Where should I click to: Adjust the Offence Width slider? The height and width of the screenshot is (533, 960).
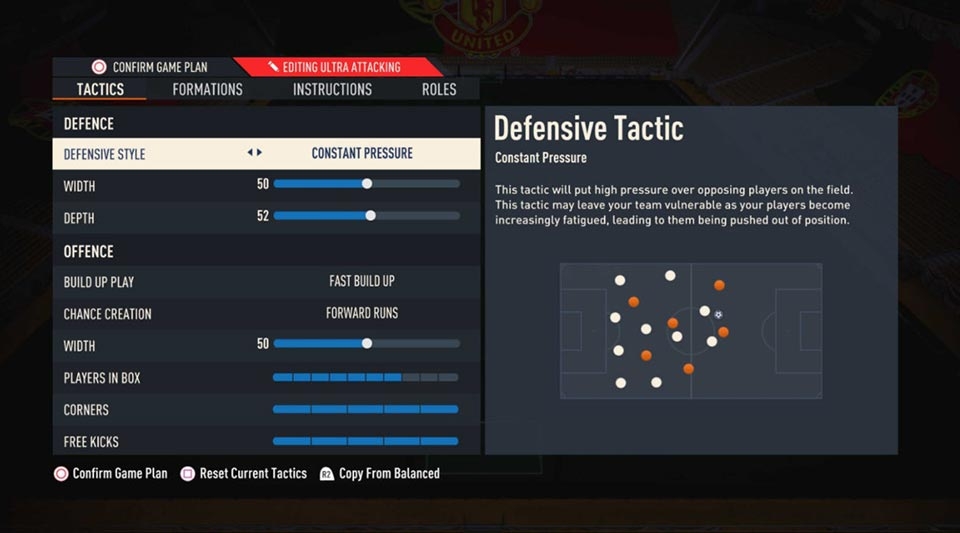coord(366,345)
